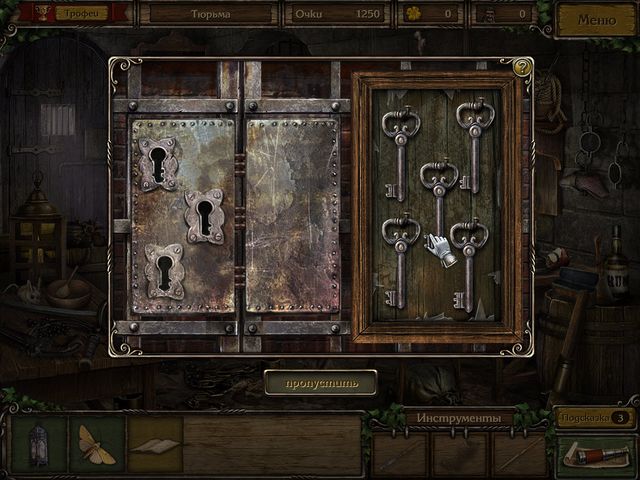Viewport: 640px width, 480px height.
Task: Click the spyglass hint icon
Action: (596, 455)
